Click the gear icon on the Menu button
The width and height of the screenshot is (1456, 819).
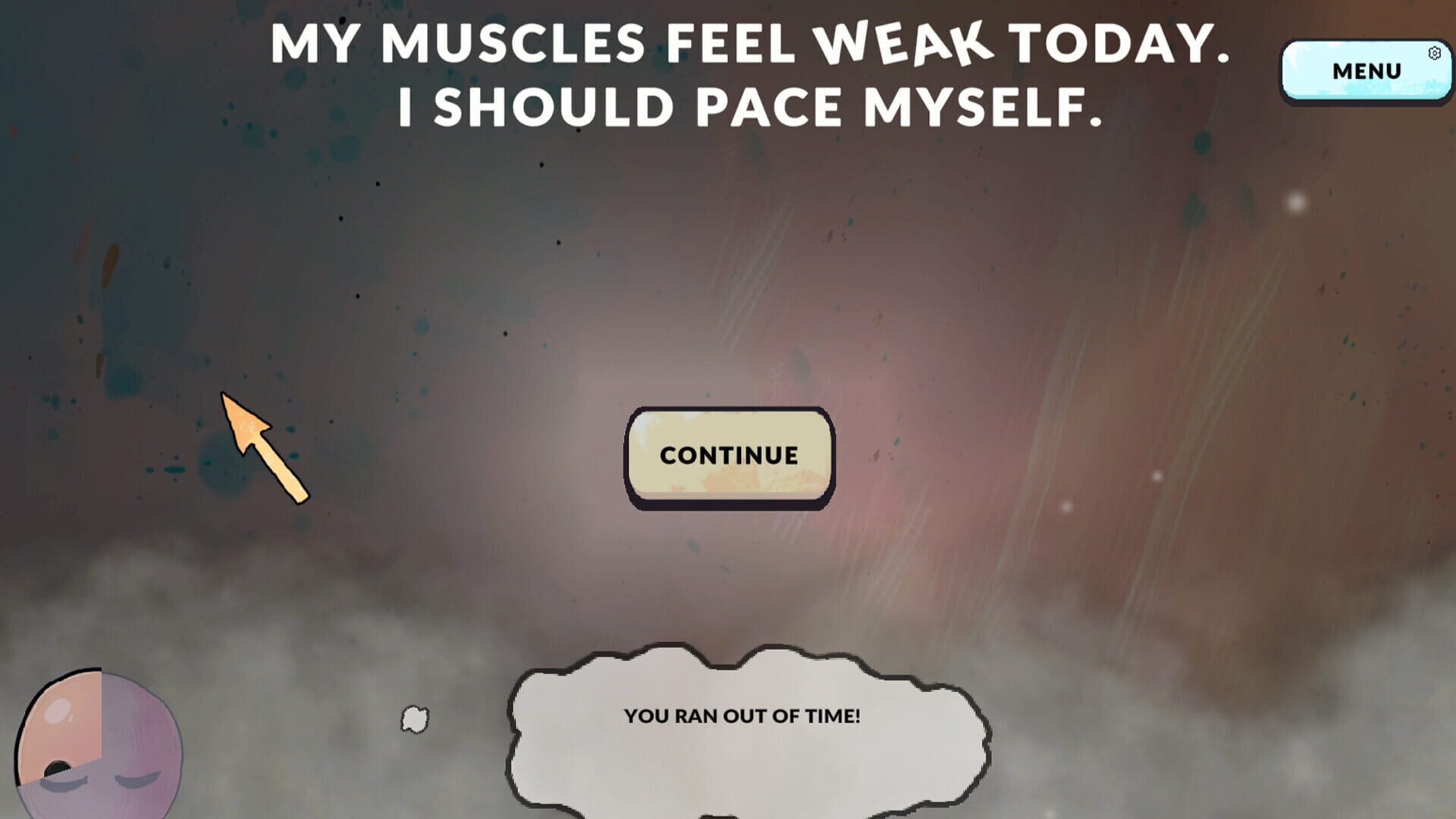click(1435, 52)
